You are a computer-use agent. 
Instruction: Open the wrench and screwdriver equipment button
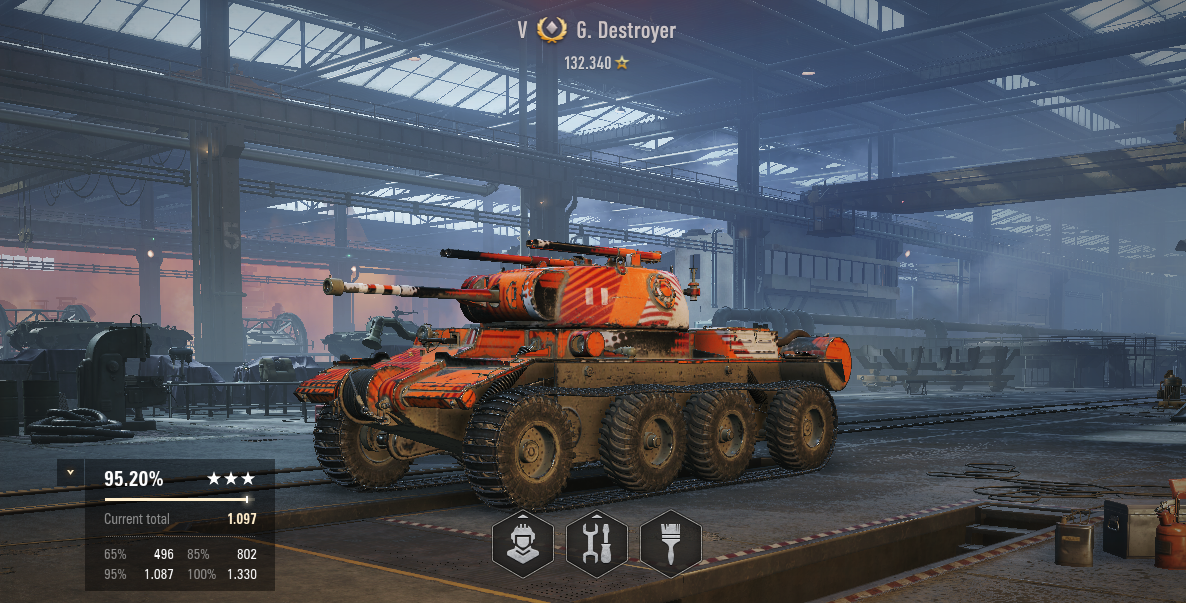596,543
